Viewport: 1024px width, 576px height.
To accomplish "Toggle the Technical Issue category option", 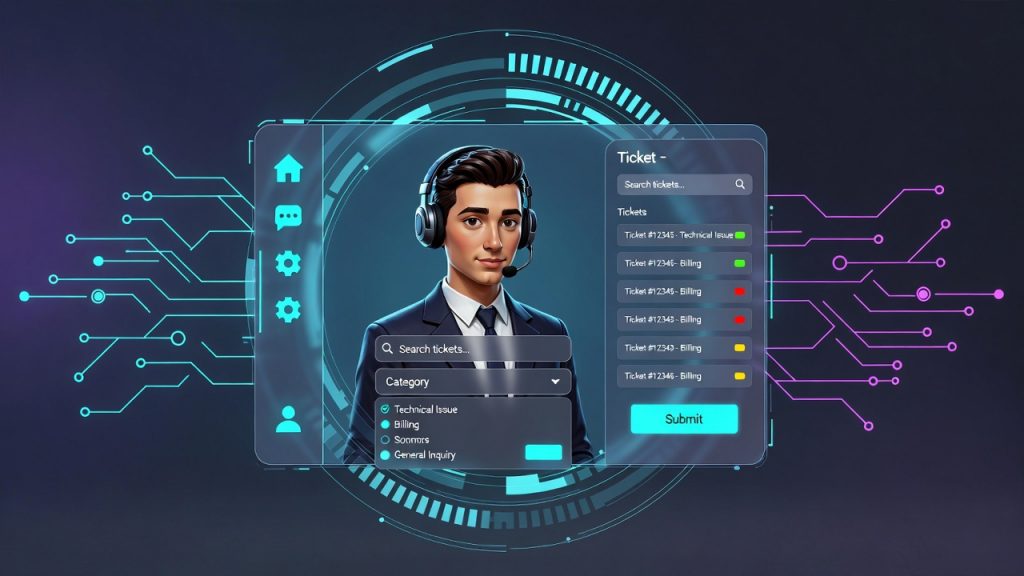I will click(385, 409).
